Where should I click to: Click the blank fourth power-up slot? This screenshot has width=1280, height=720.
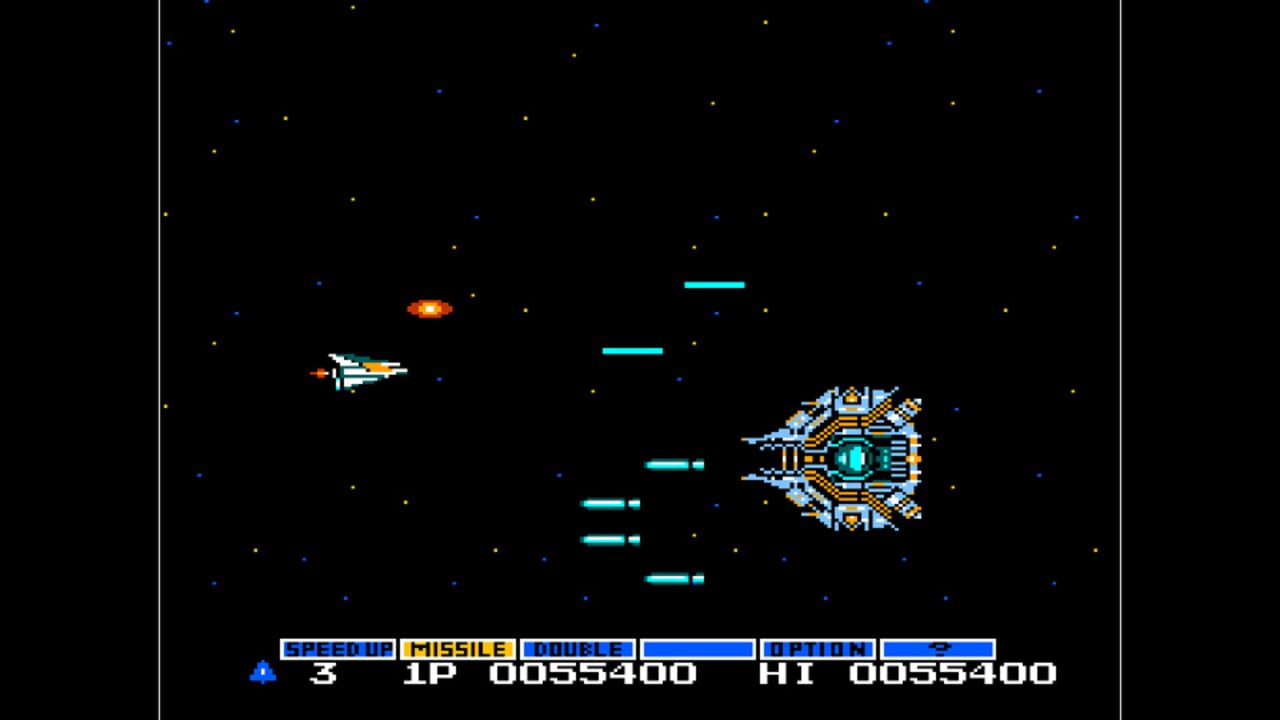pyautogui.click(x=698, y=649)
